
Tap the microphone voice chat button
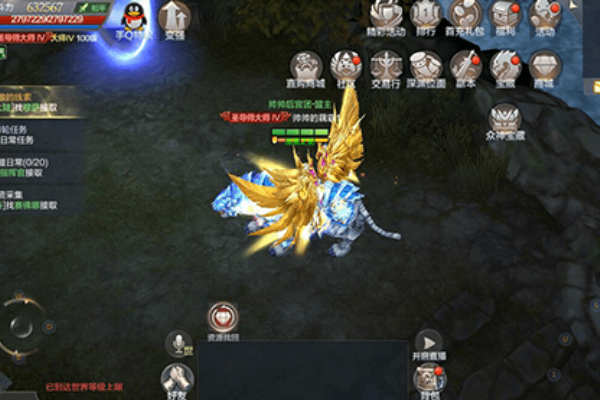tap(179, 344)
